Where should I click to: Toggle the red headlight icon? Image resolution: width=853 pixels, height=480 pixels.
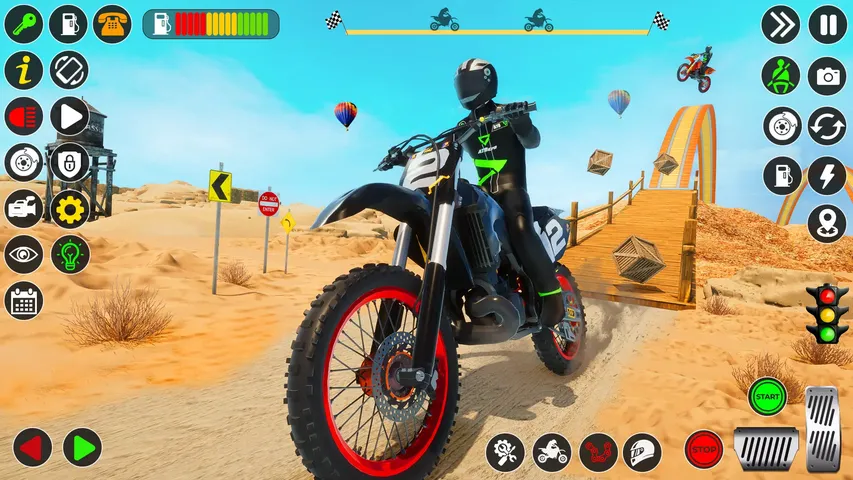[23, 116]
